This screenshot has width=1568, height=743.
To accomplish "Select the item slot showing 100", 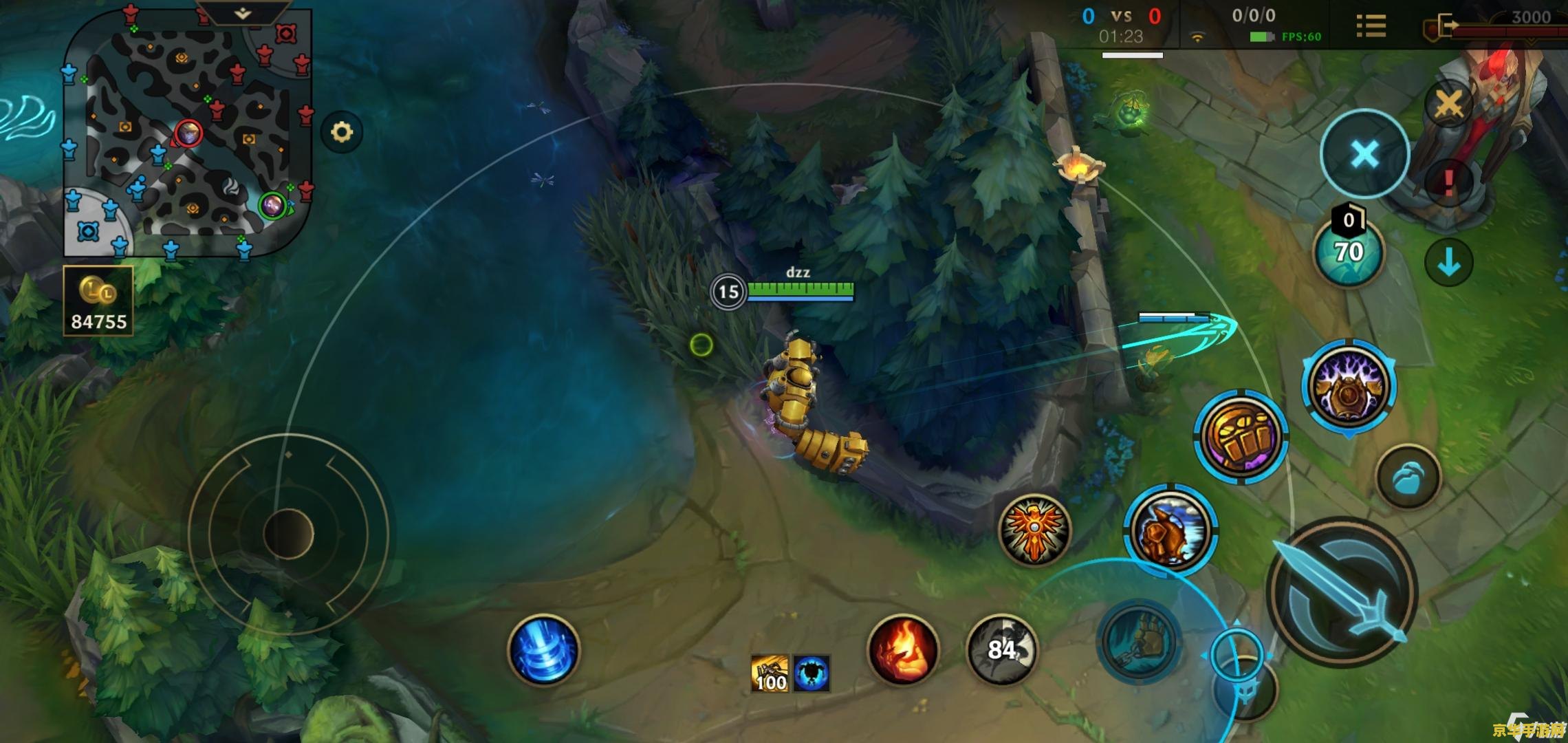I will (x=770, y=674).
